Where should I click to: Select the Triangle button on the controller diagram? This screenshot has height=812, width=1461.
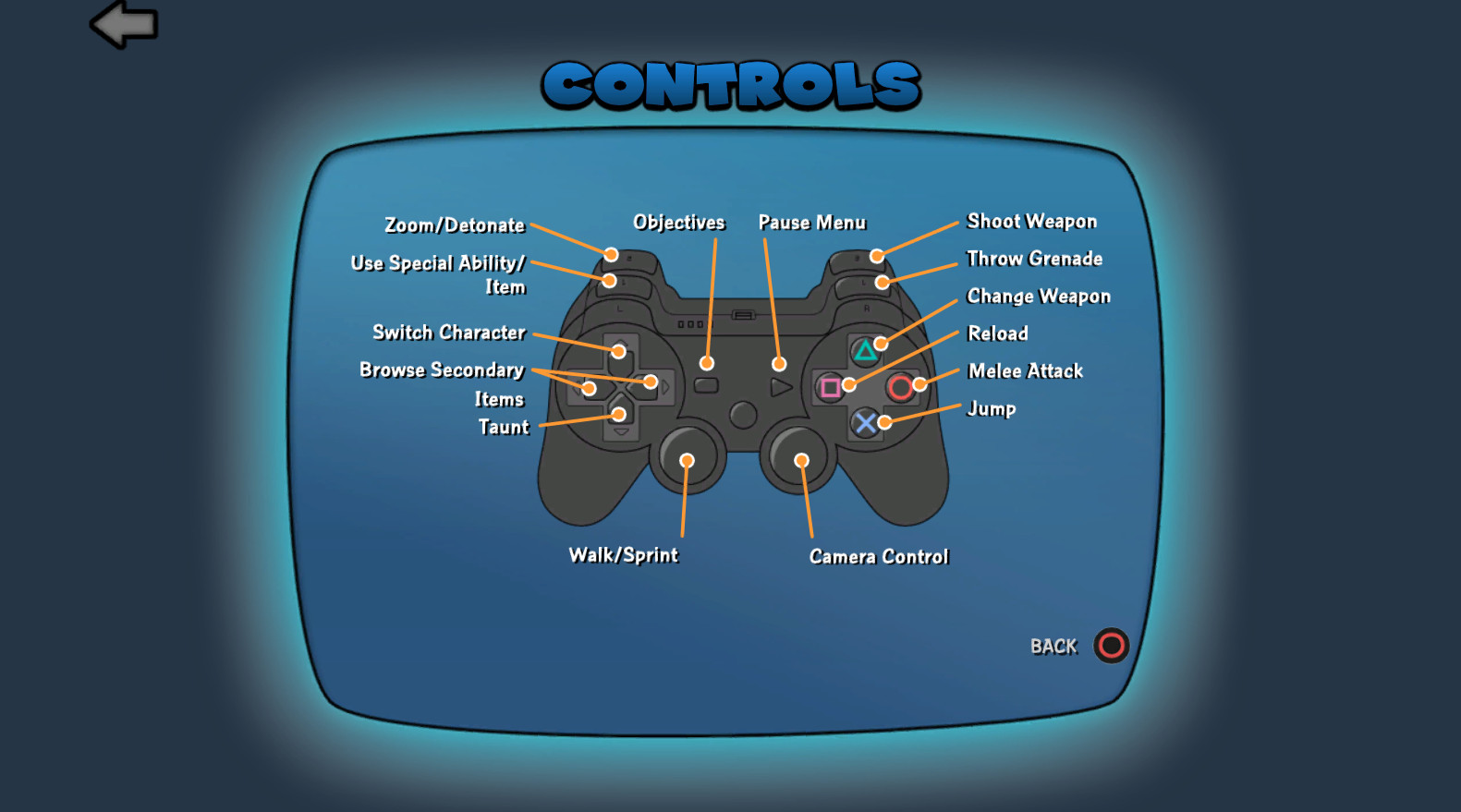coord(863,349)
